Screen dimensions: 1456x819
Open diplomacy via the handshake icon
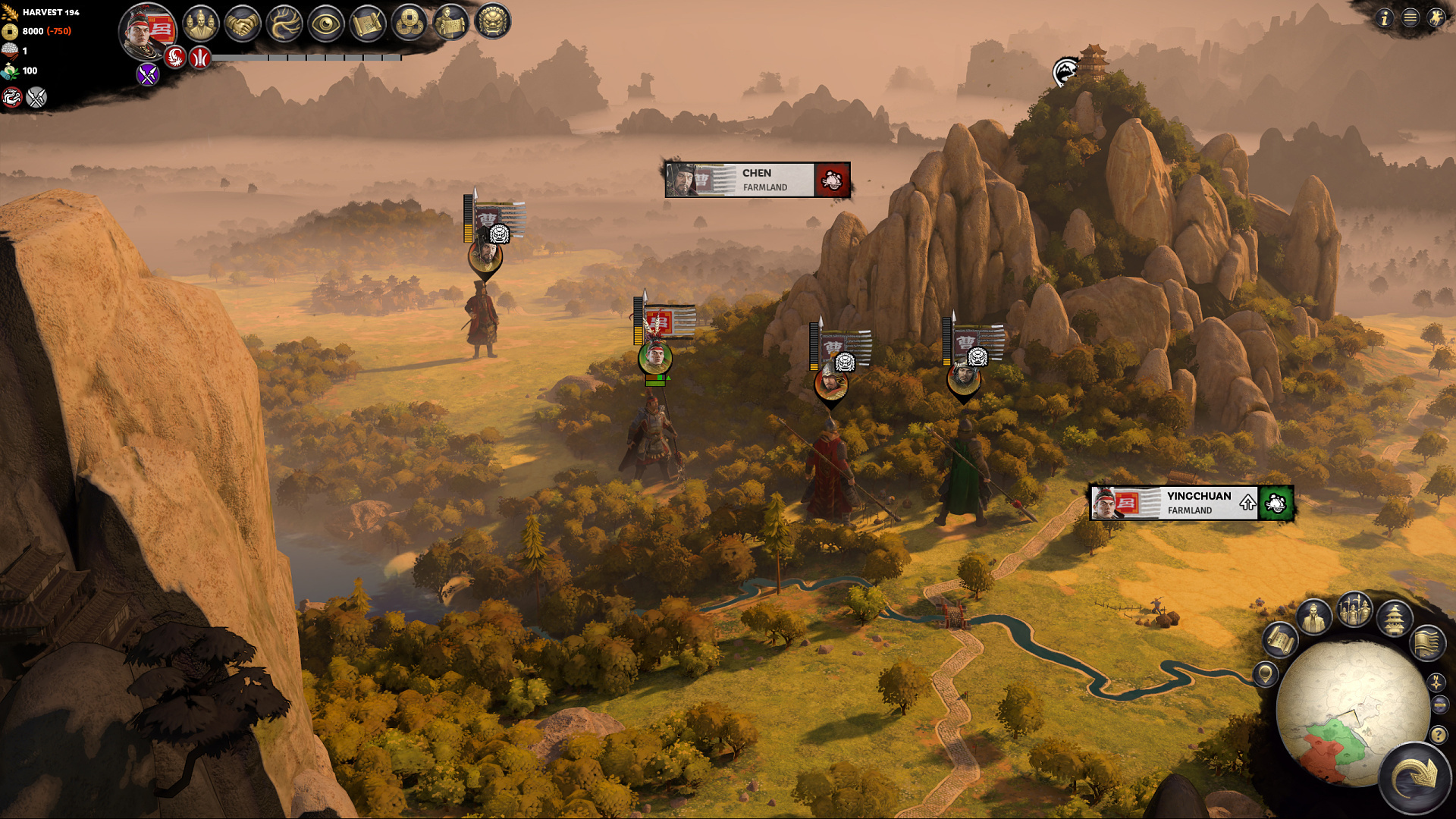click(243, 24)
